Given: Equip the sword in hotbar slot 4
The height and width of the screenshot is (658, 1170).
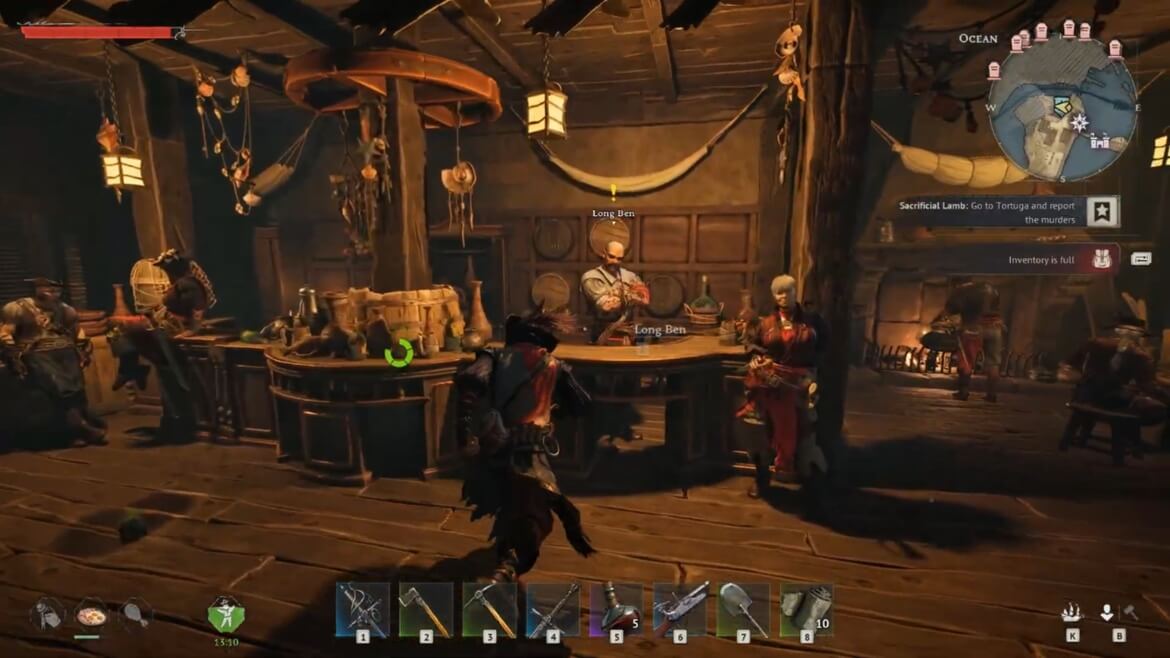Looking at the screenshot, I should tap(553, 609).
